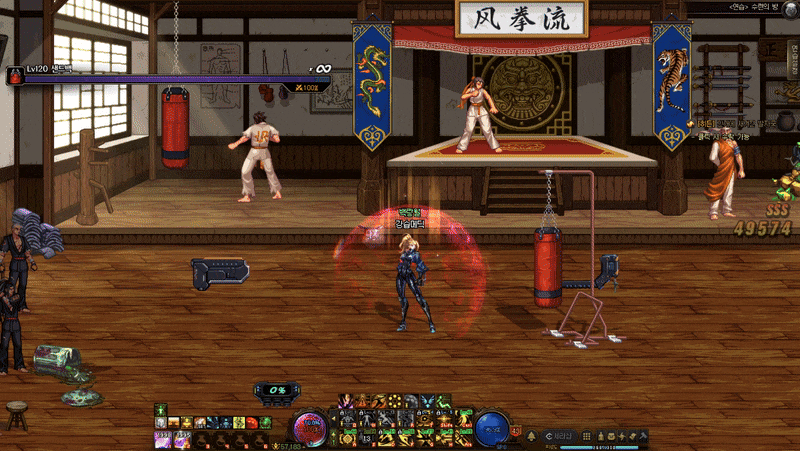Click the 세리아 shop button
The height and width of the screenshot is (451, 800).
(x=559, y=436)
